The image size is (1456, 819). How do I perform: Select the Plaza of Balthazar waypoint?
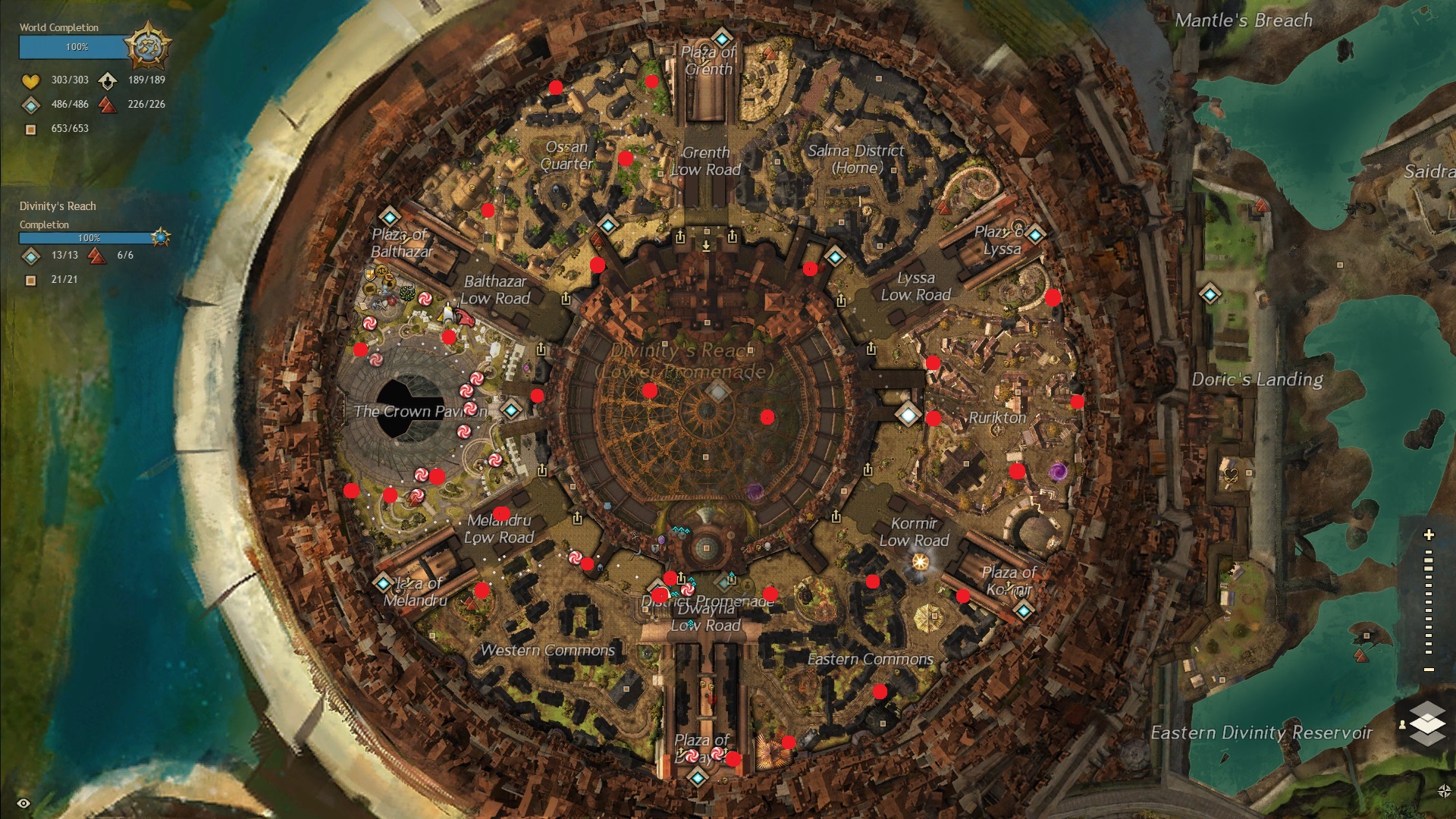(x=389, y=216)
